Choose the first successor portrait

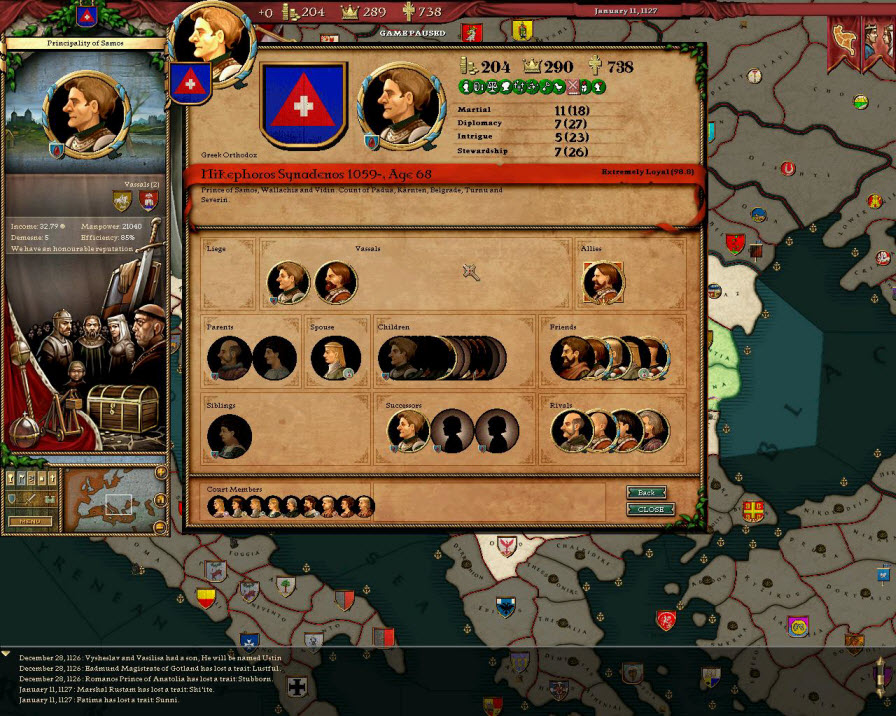click(408, 431)
